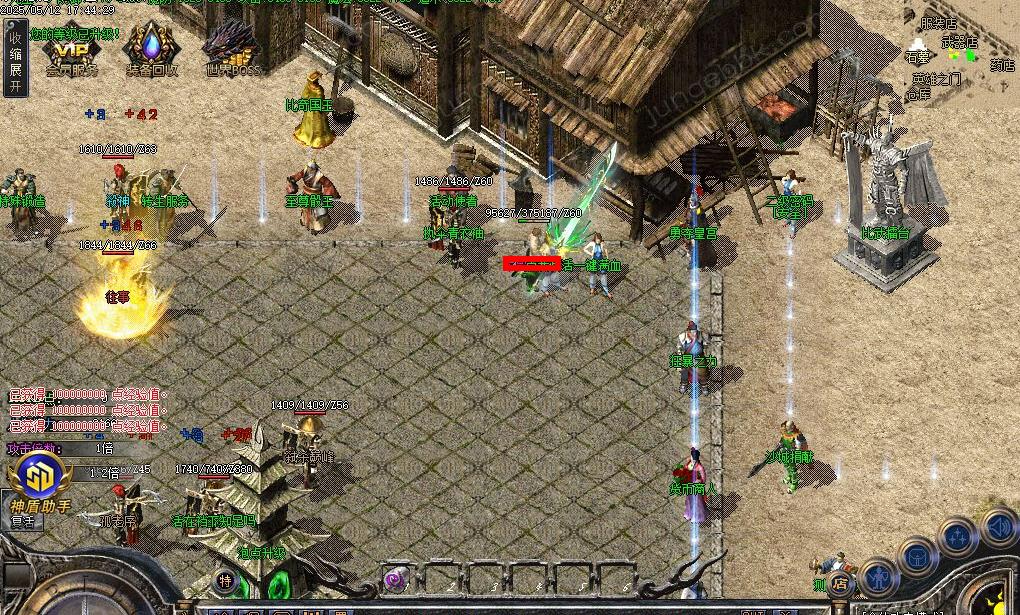Click the round 店 shop button
Image resolution: width=1020 pixels, height=615 pixels.
click(x=841, y=582)
